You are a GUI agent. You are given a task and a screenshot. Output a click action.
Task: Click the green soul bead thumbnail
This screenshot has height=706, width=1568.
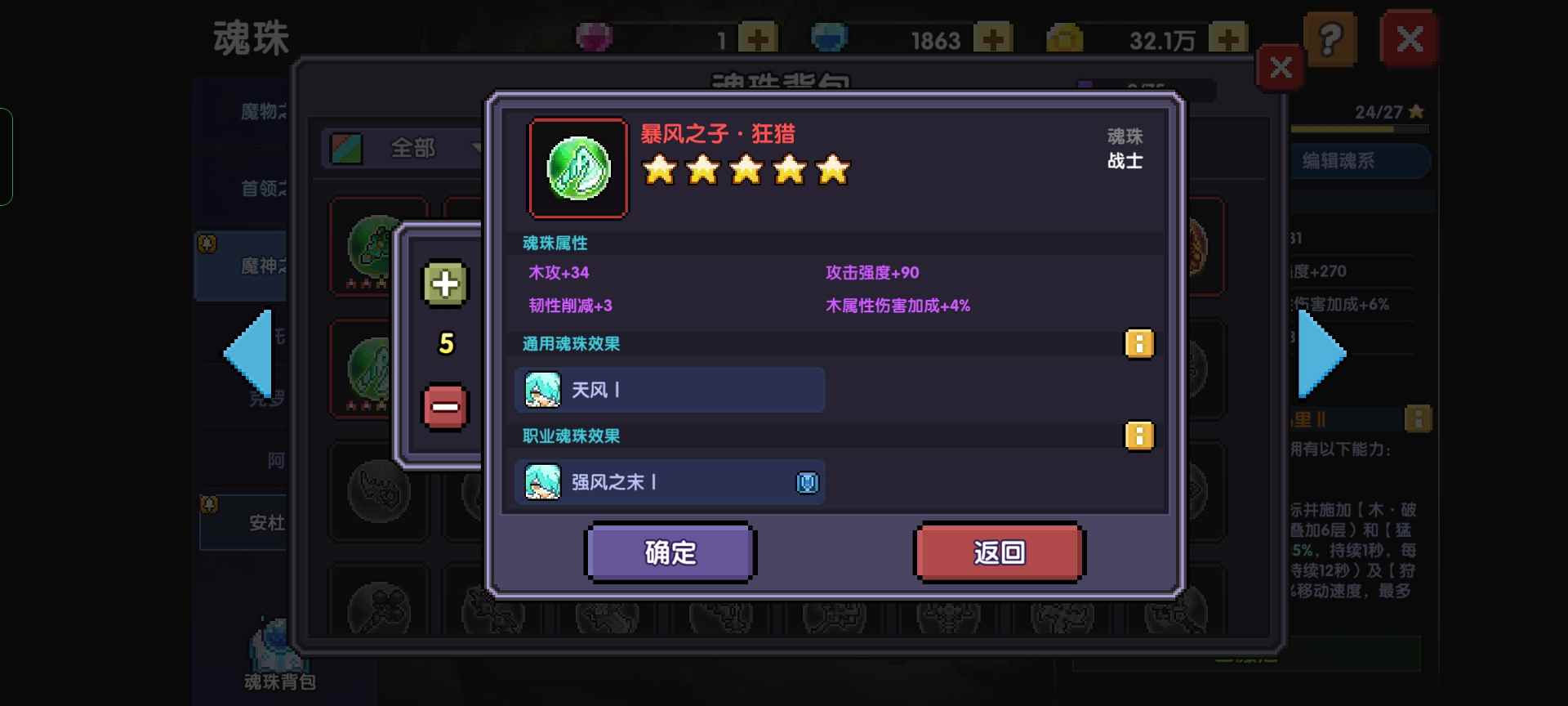578,168
